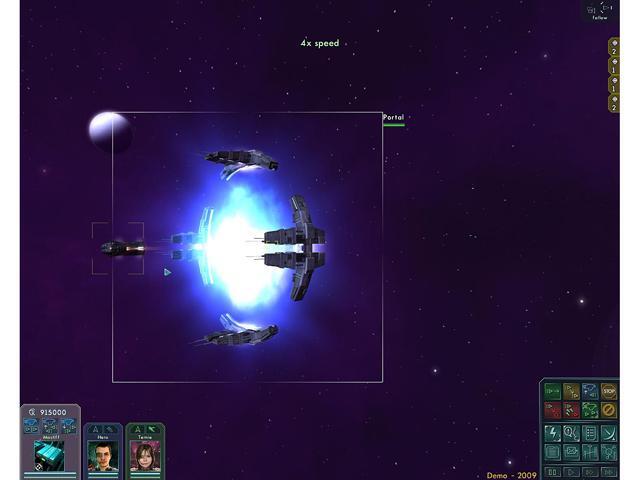Viewport: 640px width, 480px height.
Task: Select the green formation command icon
Action: (590, 410)
